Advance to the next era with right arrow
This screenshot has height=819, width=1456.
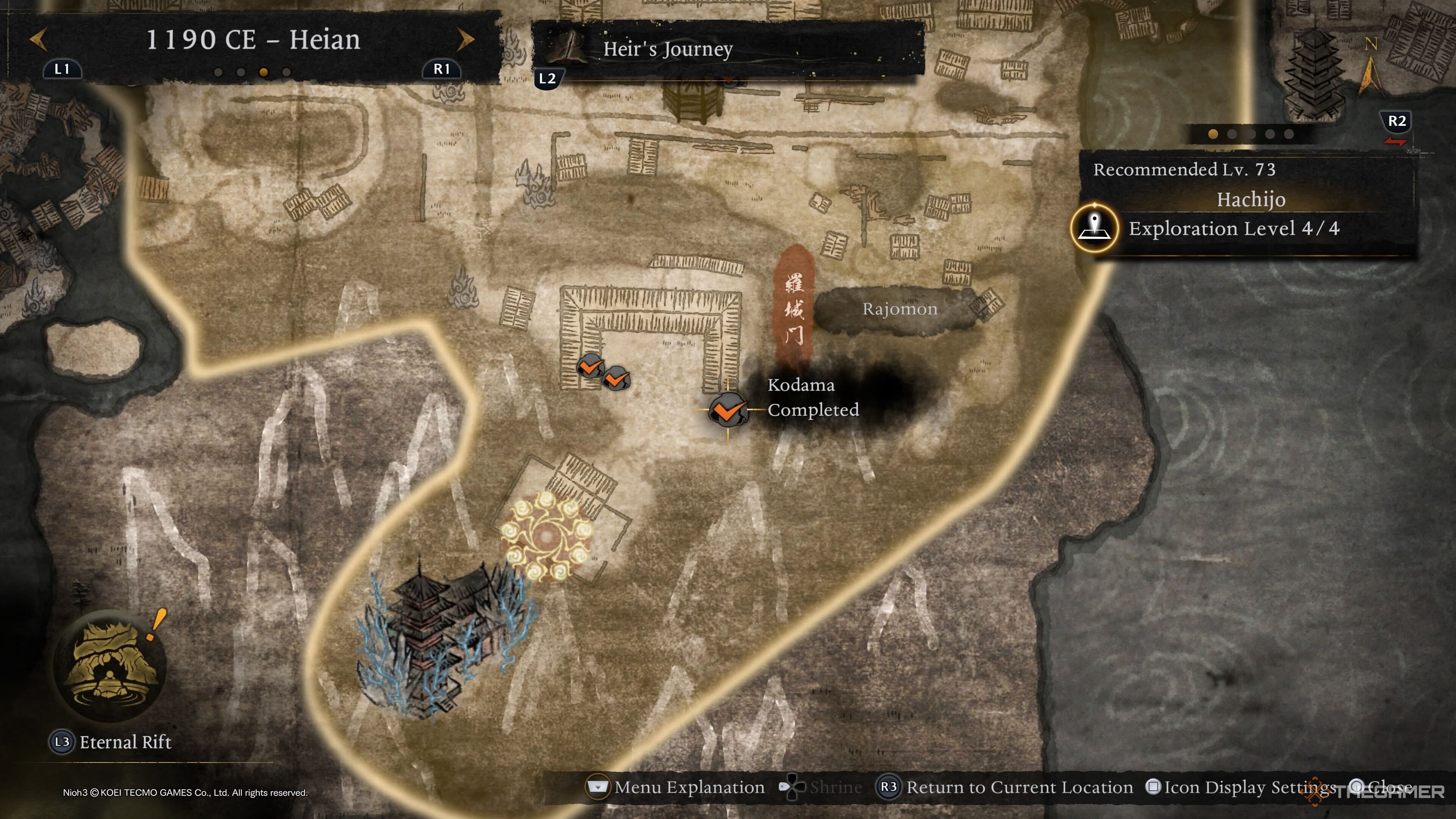pos(465,39)
